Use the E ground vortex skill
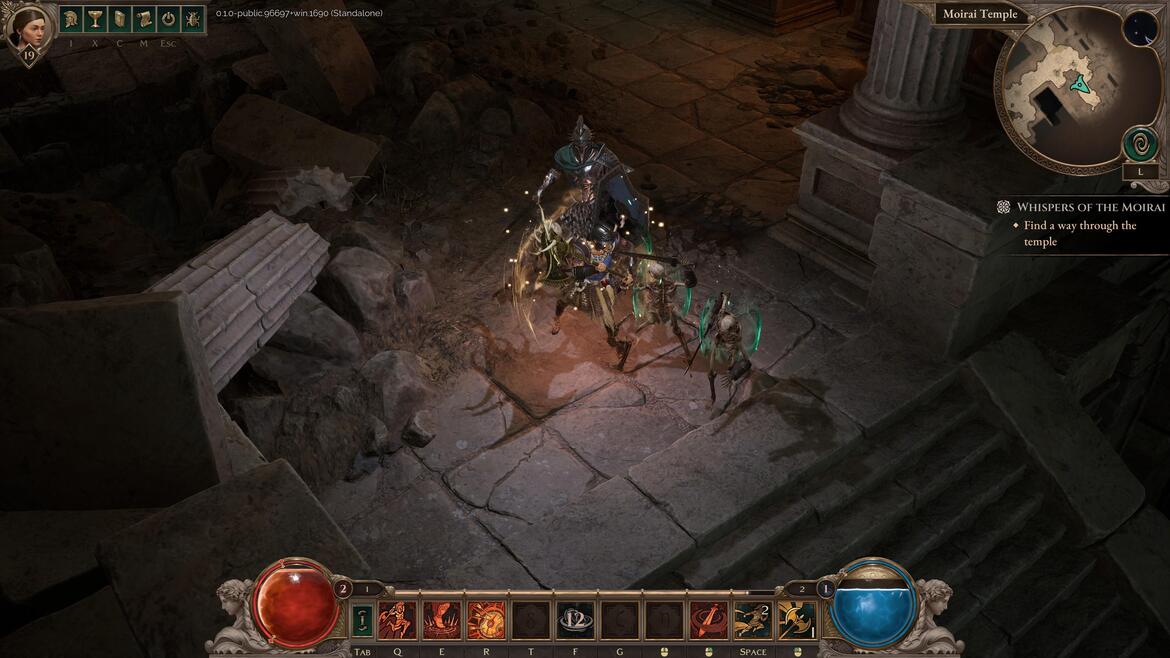1170x658 pixels. pyautogui.click(x=441, y=620)
